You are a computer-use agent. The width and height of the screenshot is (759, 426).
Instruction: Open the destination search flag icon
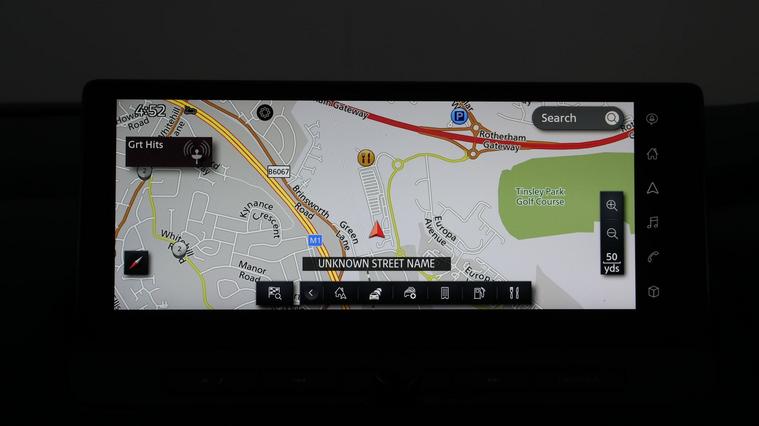tap(275, 293)
